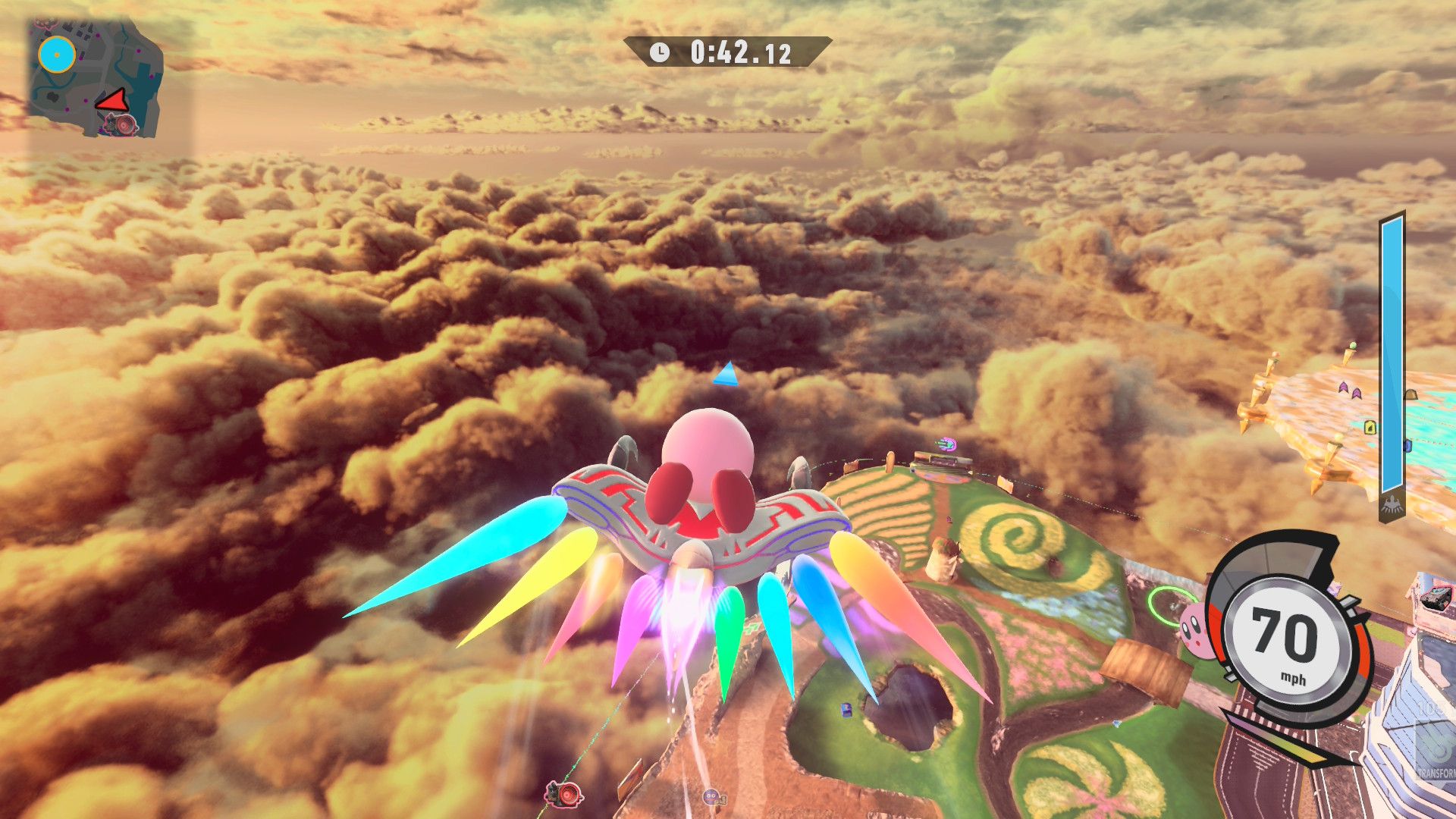
Task: Click the red player arrow on minimap
Action: click(x=114, y=100)
